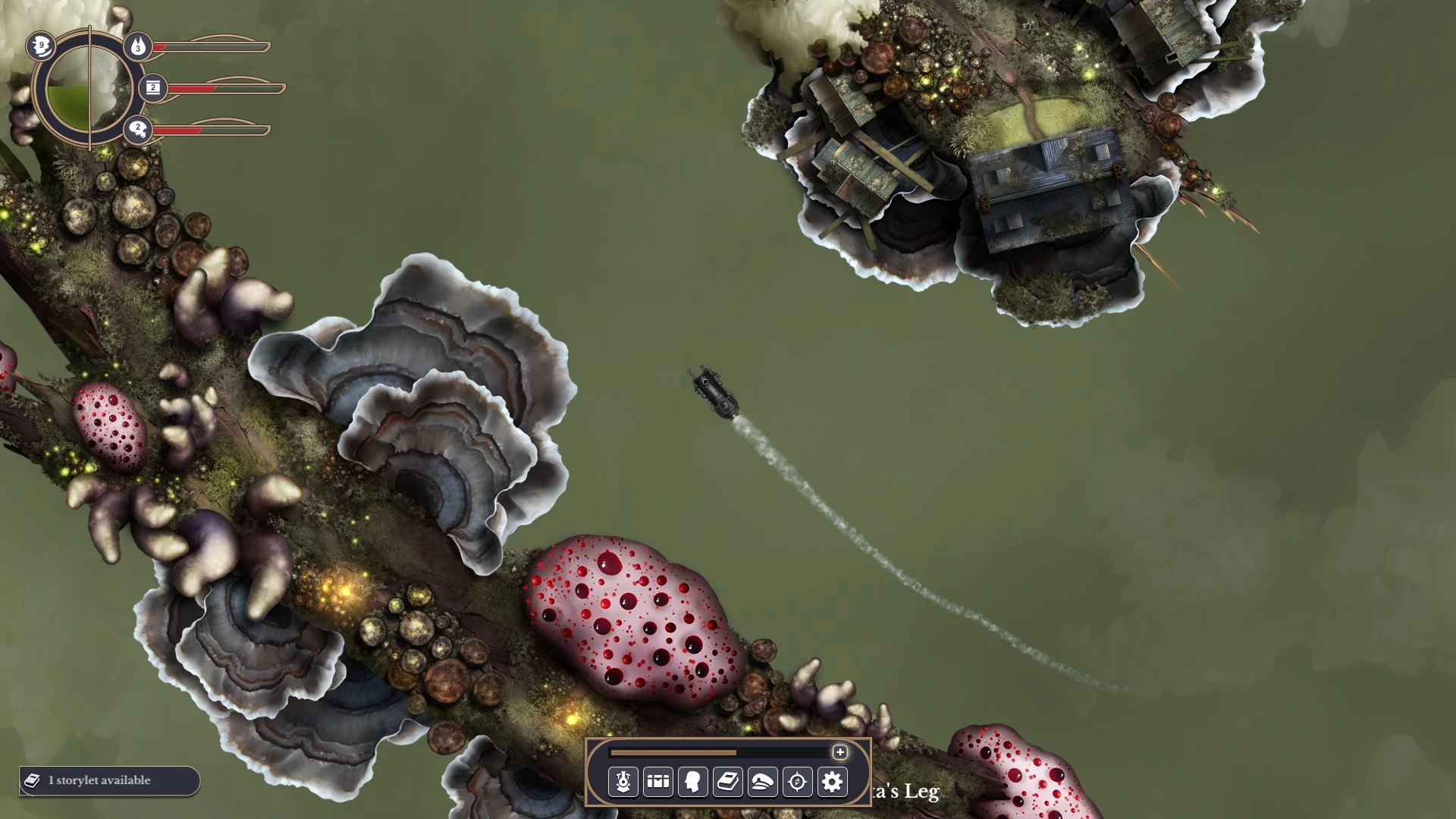Open the Officers panel via cap icon
The width and height of the screenshot is (1456, 819).
click(761, 783)
